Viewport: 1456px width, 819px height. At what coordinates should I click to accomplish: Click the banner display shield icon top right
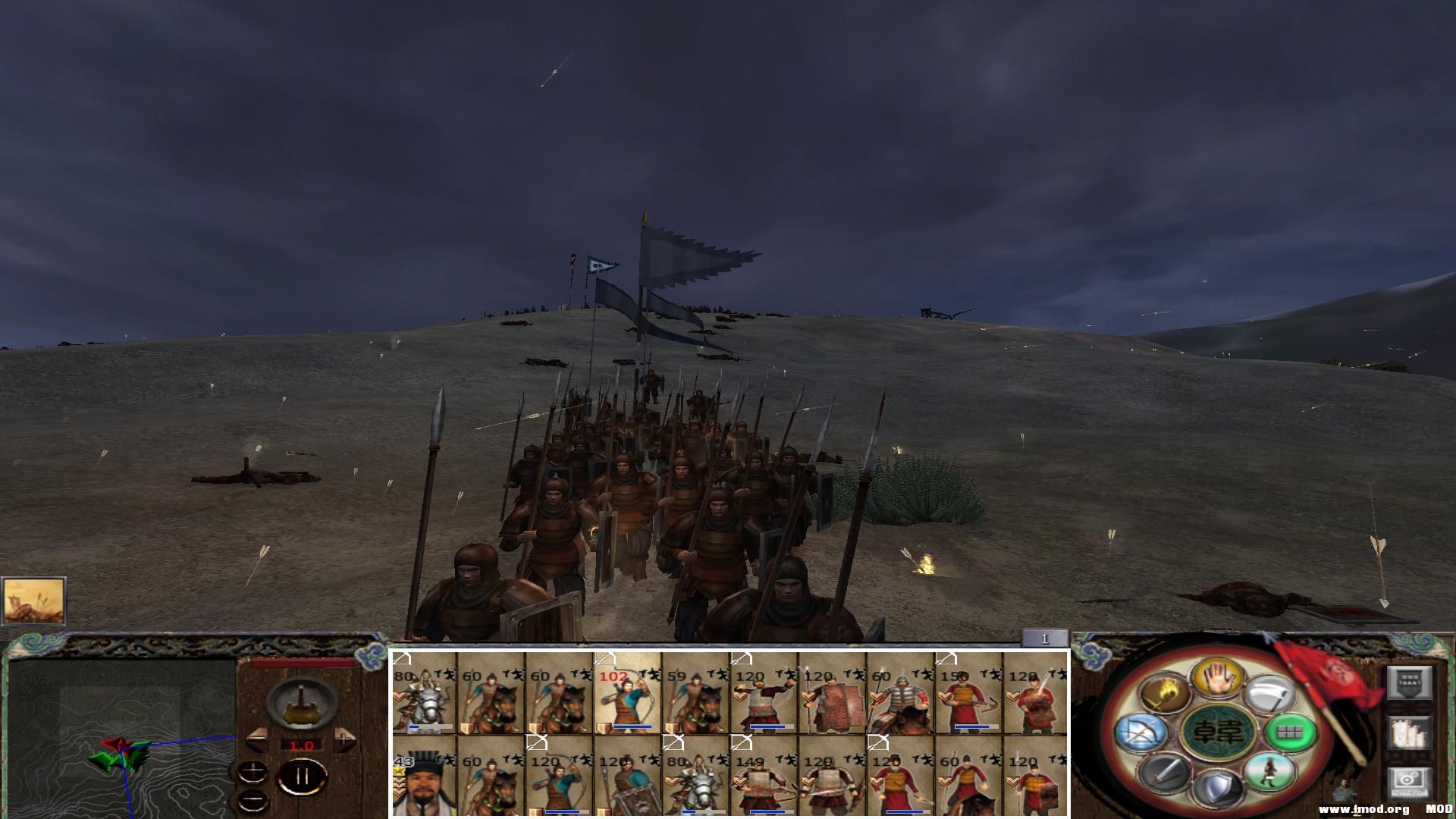pyautogui.click(x=1408, y=683)
